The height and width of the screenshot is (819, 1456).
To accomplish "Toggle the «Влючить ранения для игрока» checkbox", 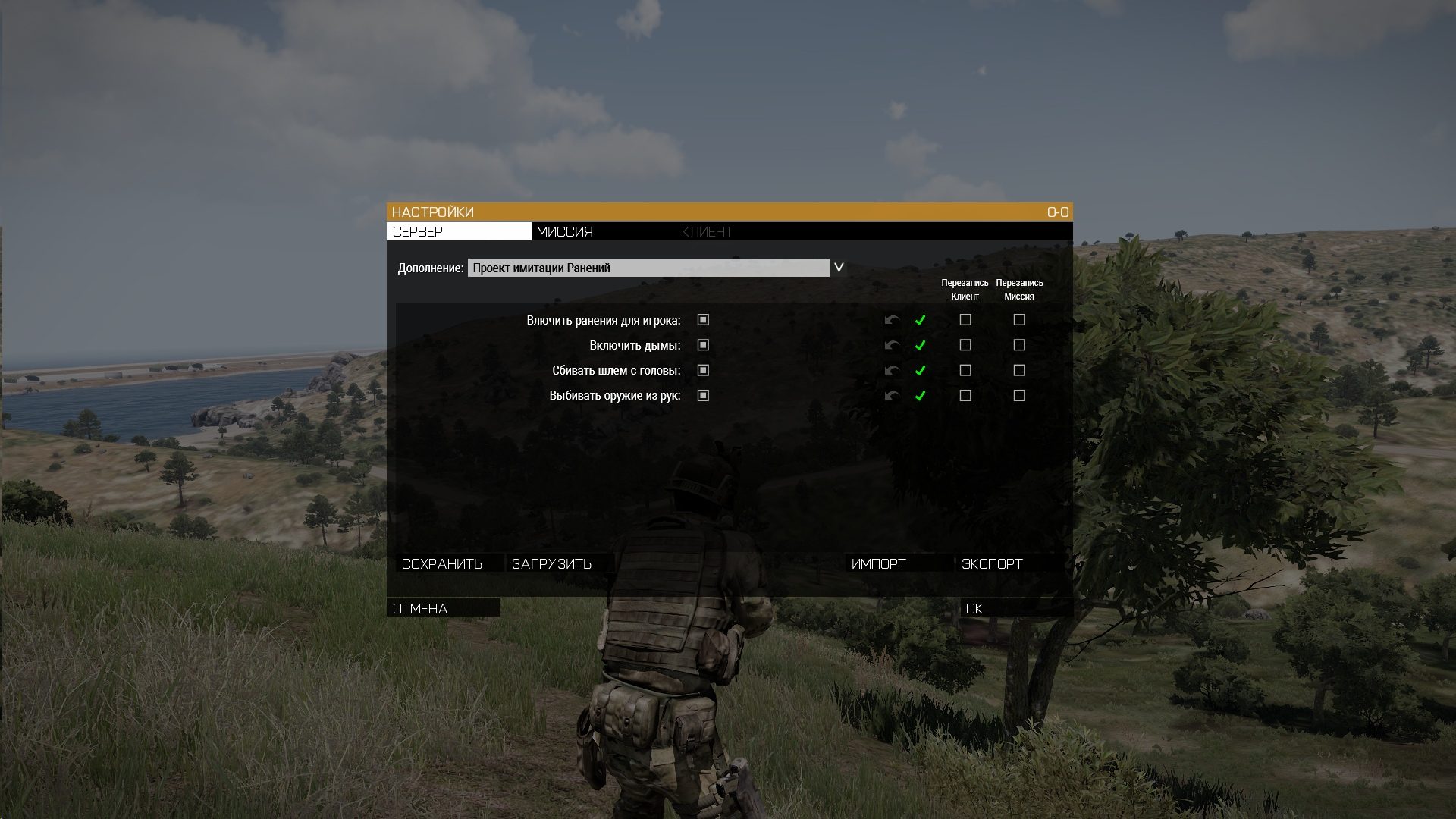I will 704,320.
